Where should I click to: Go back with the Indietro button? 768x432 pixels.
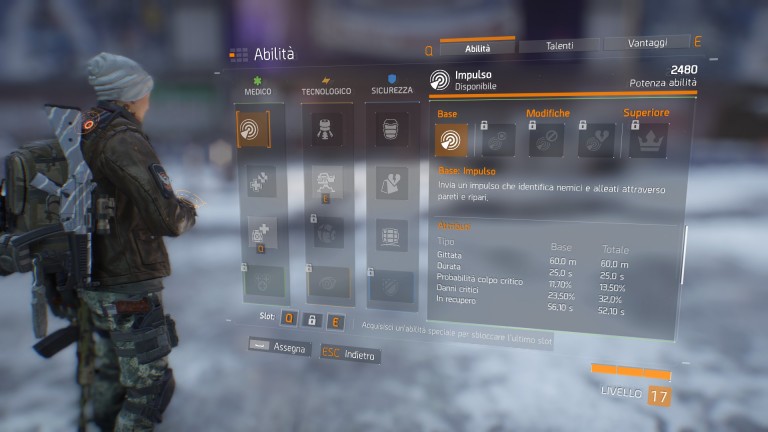349,354
